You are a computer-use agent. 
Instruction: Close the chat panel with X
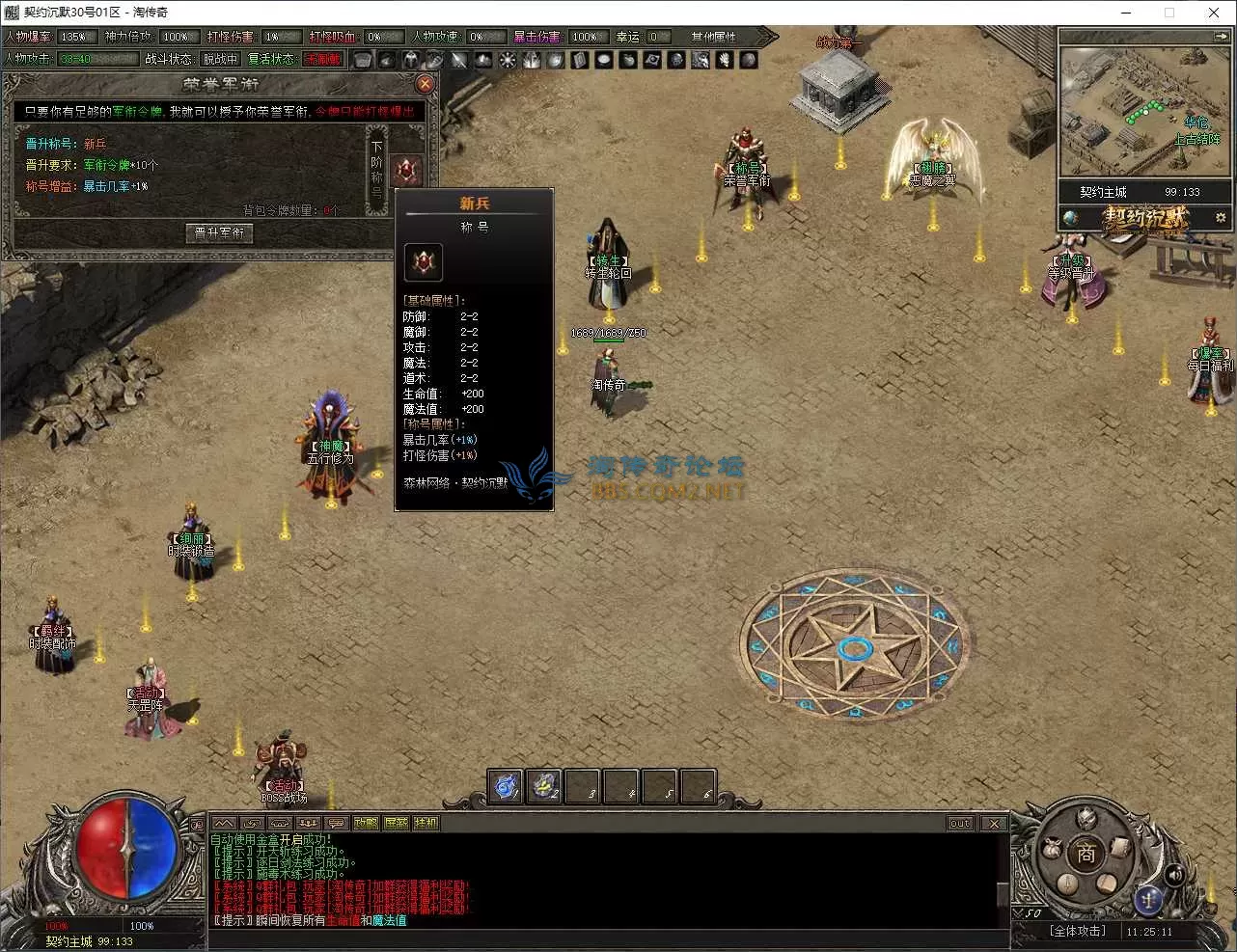(994, 823)
